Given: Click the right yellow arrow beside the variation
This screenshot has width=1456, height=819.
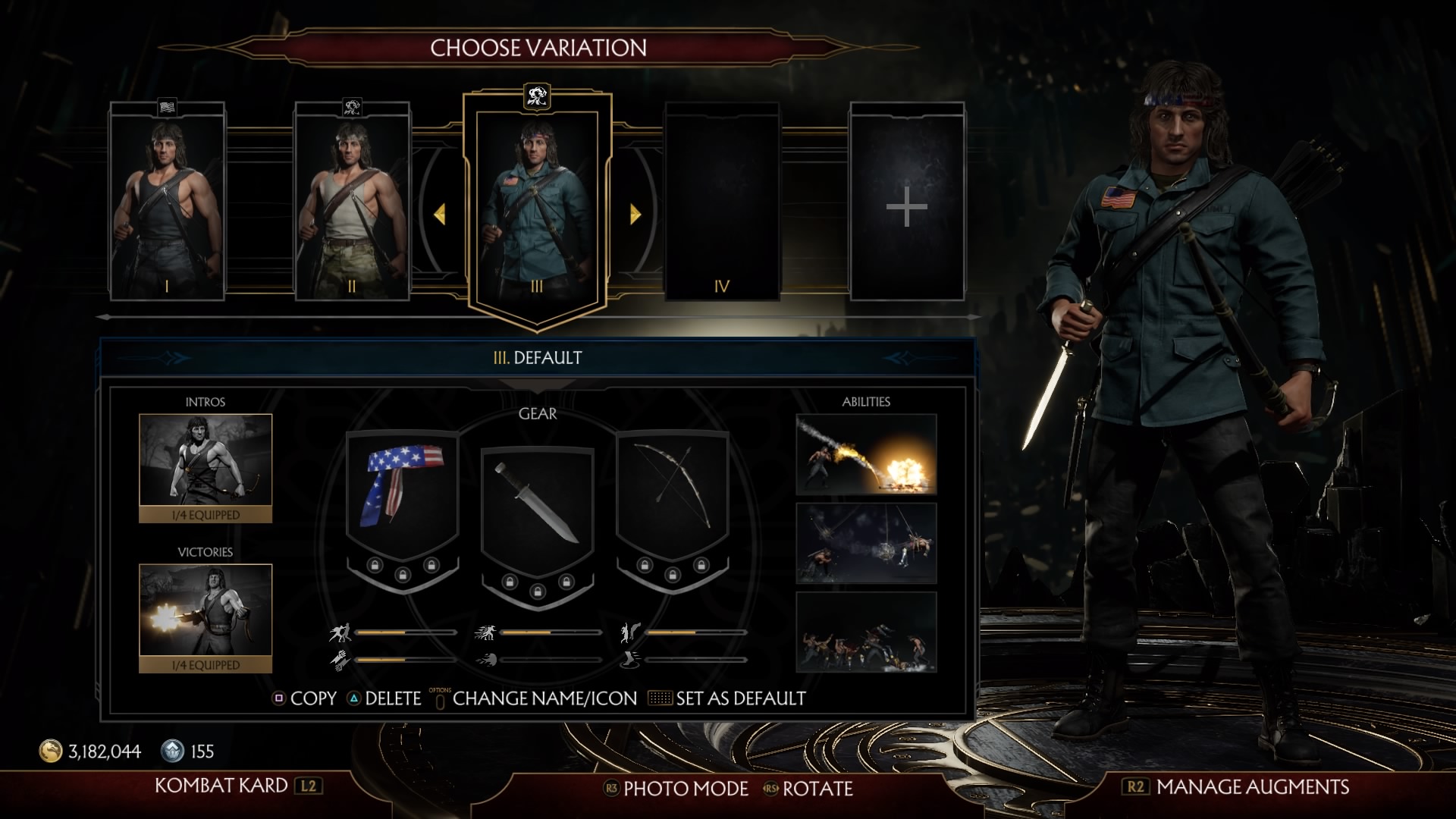Looking at the screenshot, I should (x=635, y=215).
